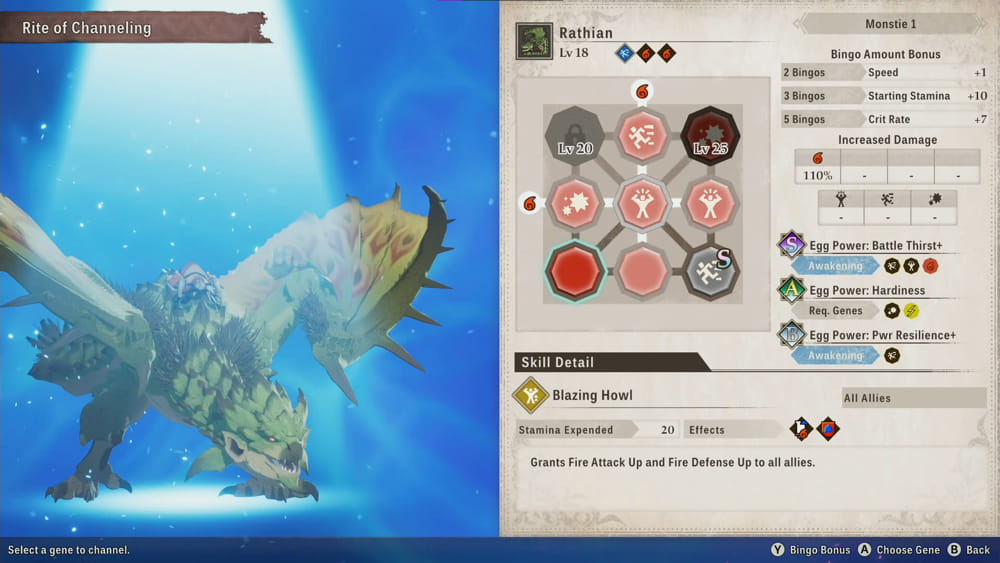Select the Egg Power: Hardiness entry
The image size is (1000, 563).
click(x=866, y=290)
